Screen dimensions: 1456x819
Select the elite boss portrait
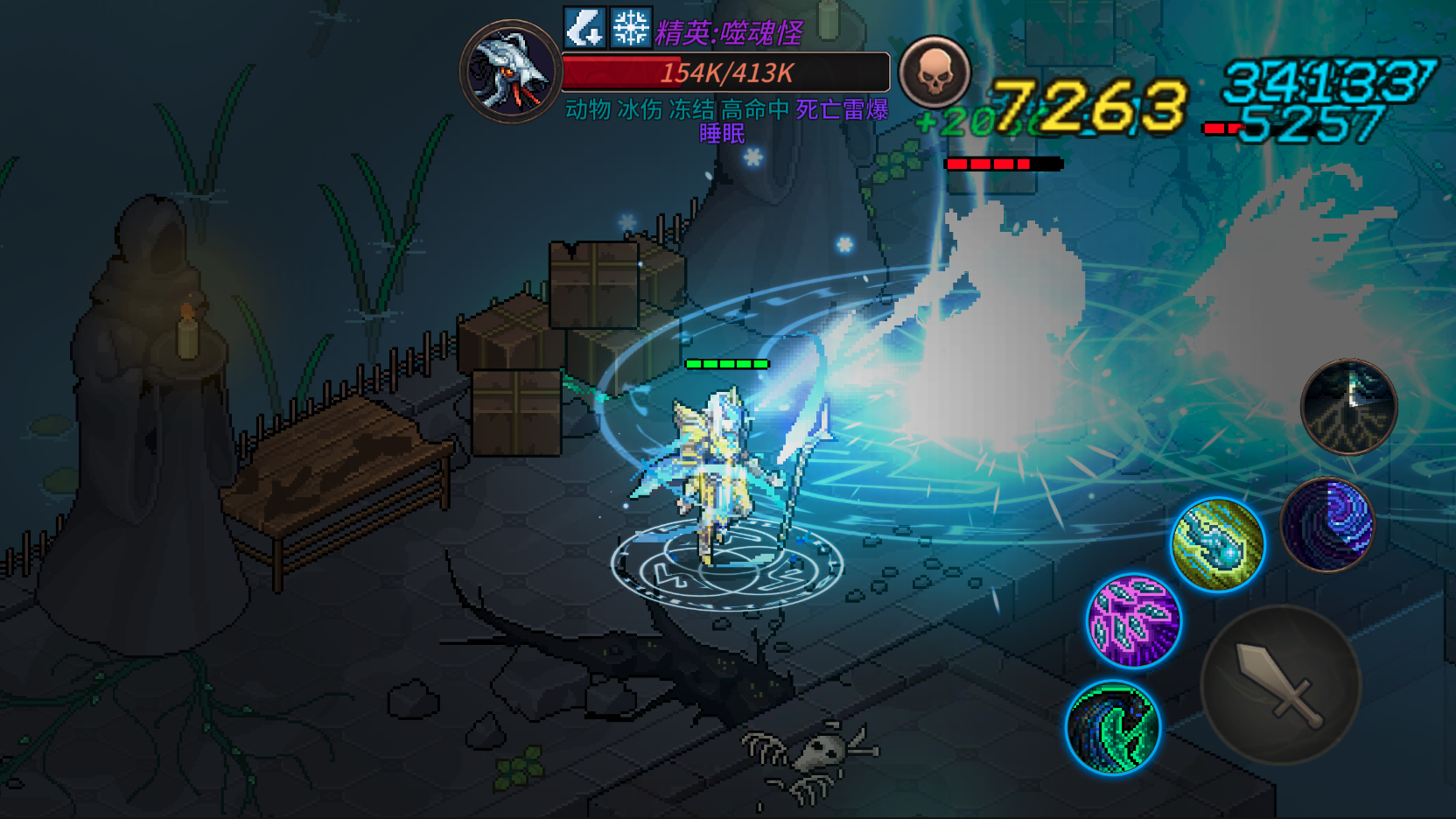(511, 72)
